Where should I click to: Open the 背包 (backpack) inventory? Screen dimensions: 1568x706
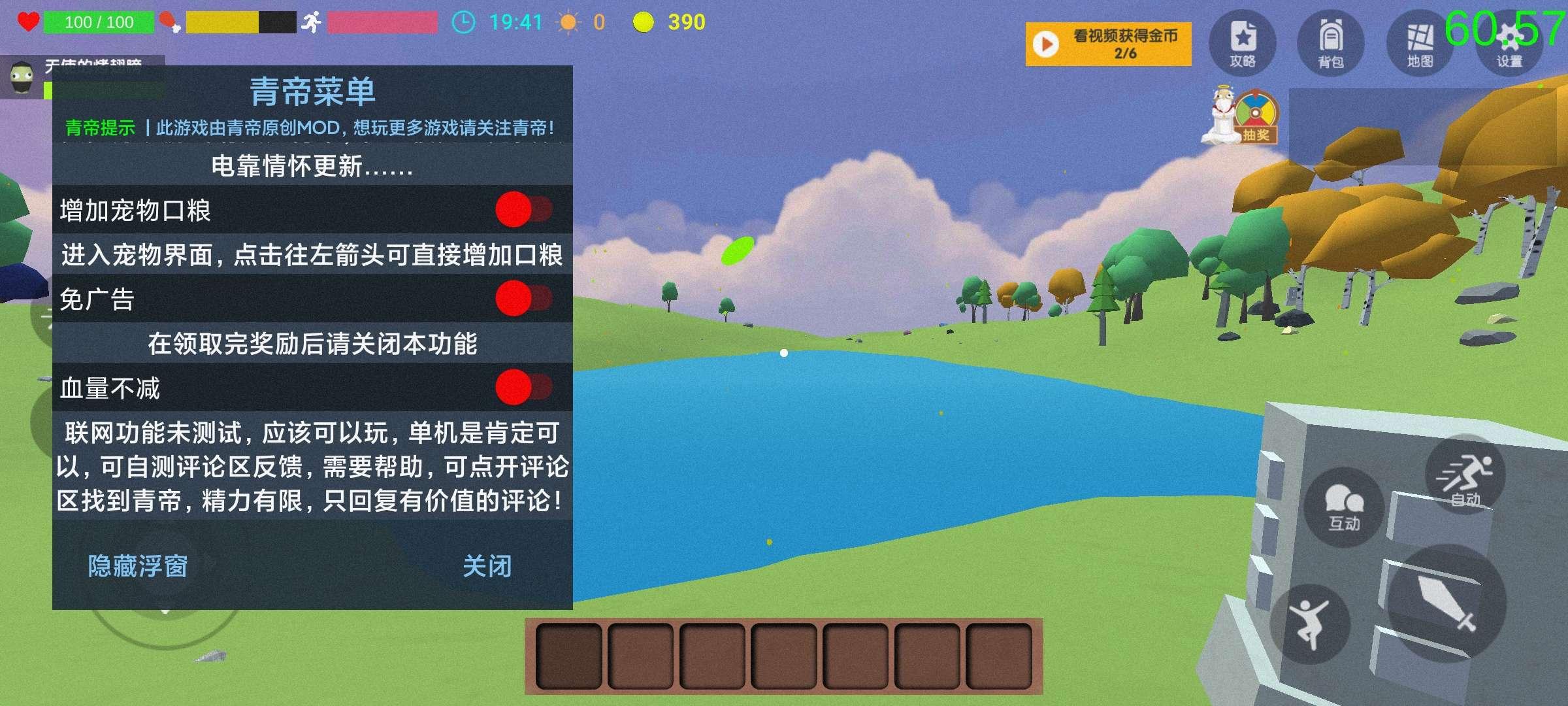coord(1333,42)
